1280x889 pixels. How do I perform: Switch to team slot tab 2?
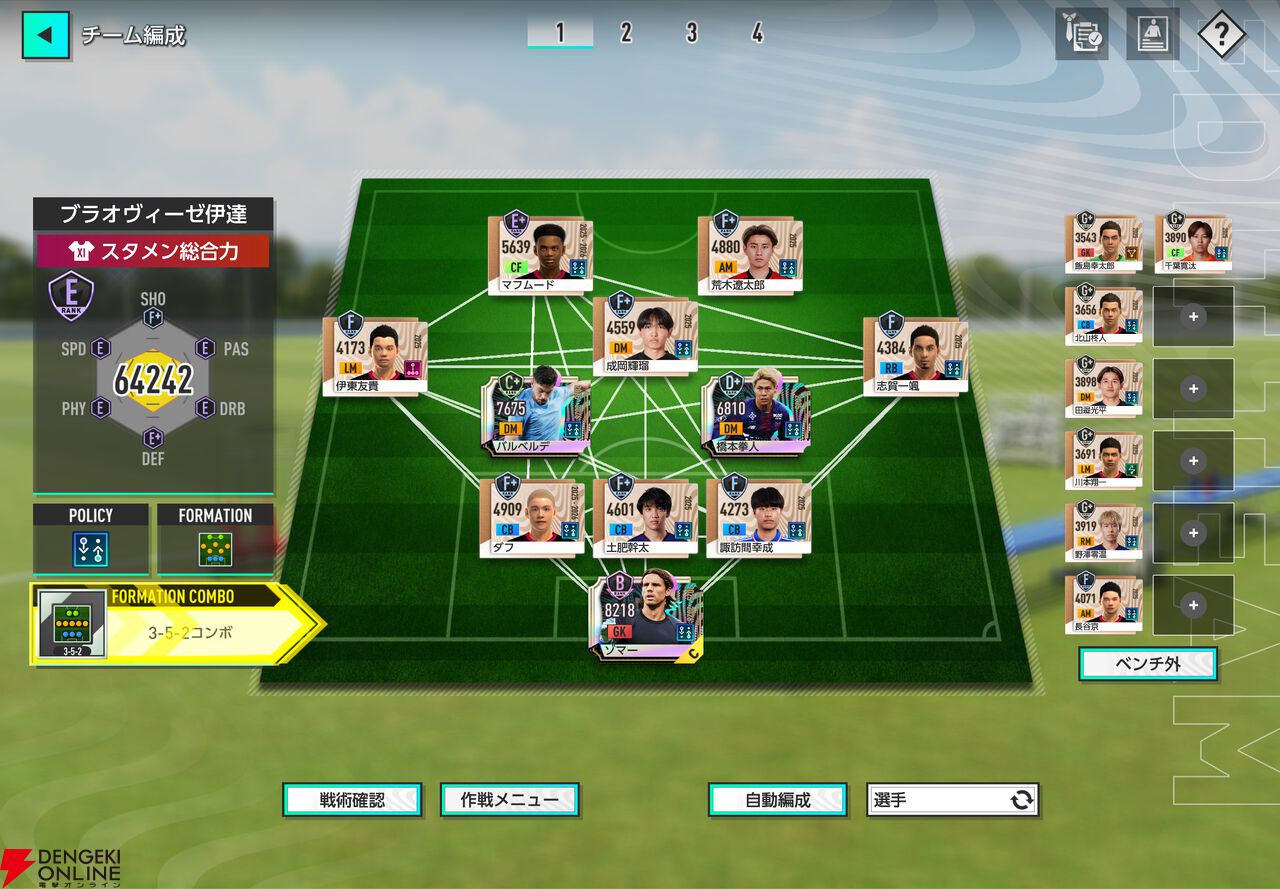point(626,33)
